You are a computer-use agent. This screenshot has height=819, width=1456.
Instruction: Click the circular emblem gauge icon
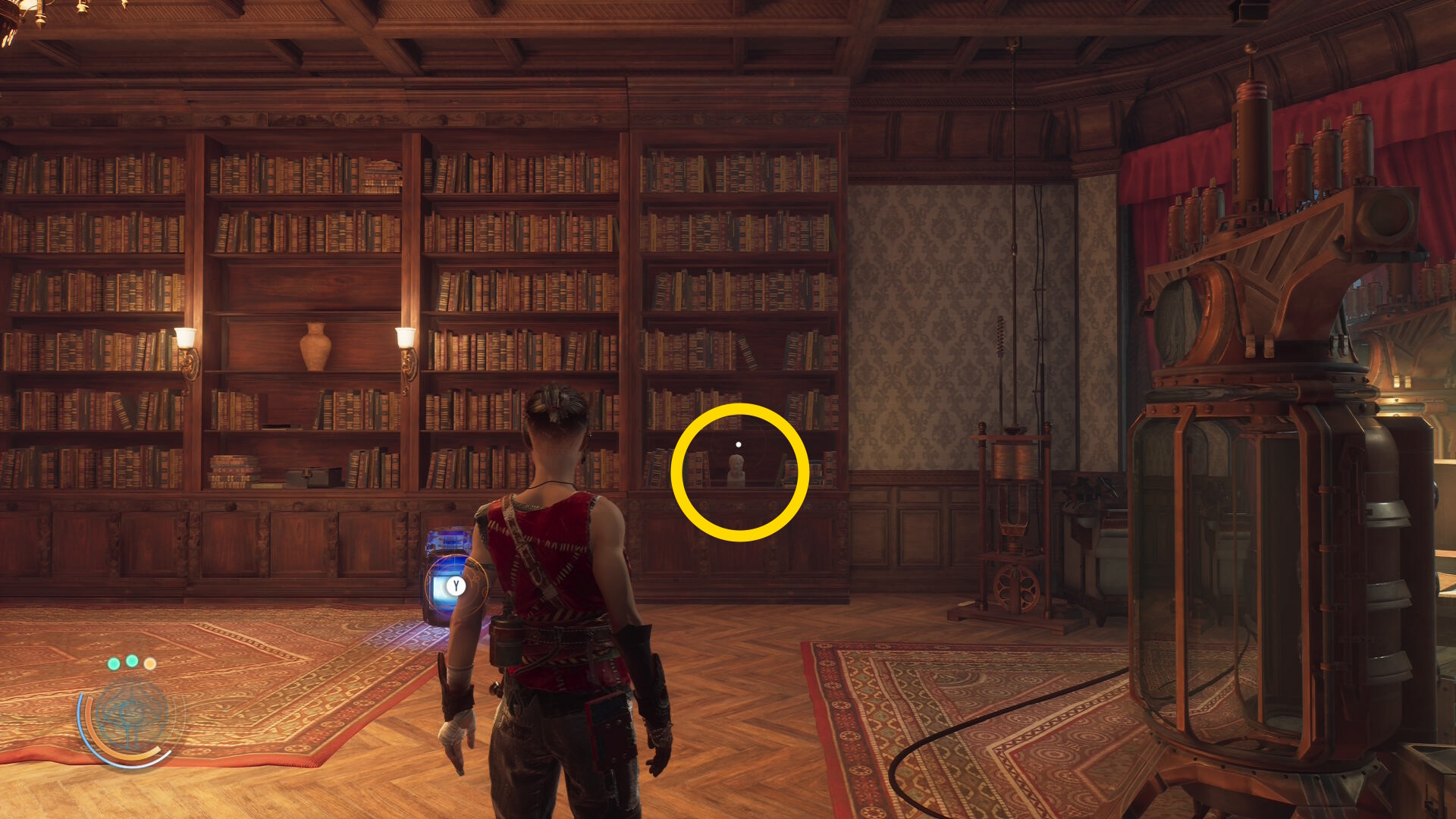tap(132, 715)
